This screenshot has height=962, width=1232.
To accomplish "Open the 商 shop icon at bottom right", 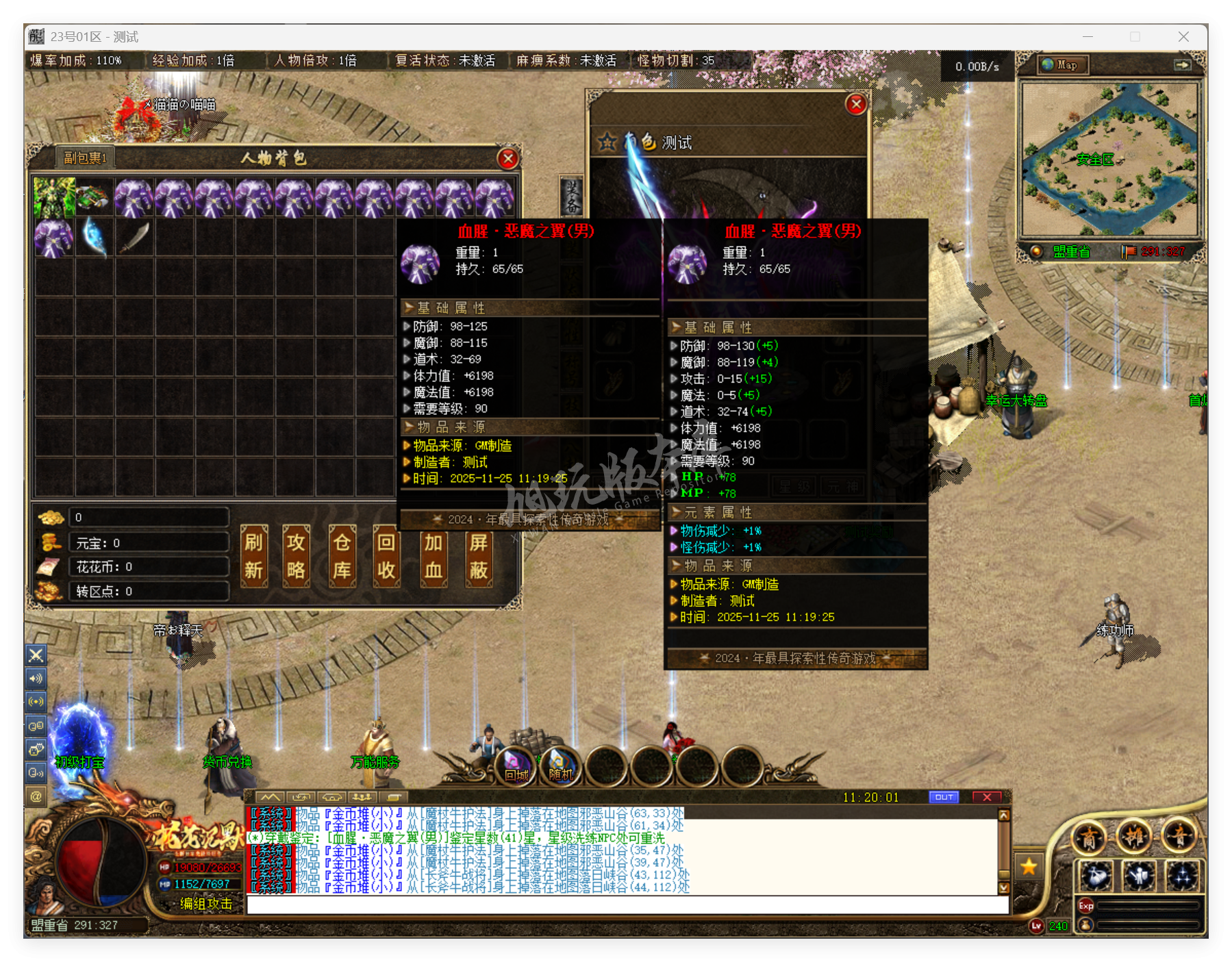I will 1090,836.
